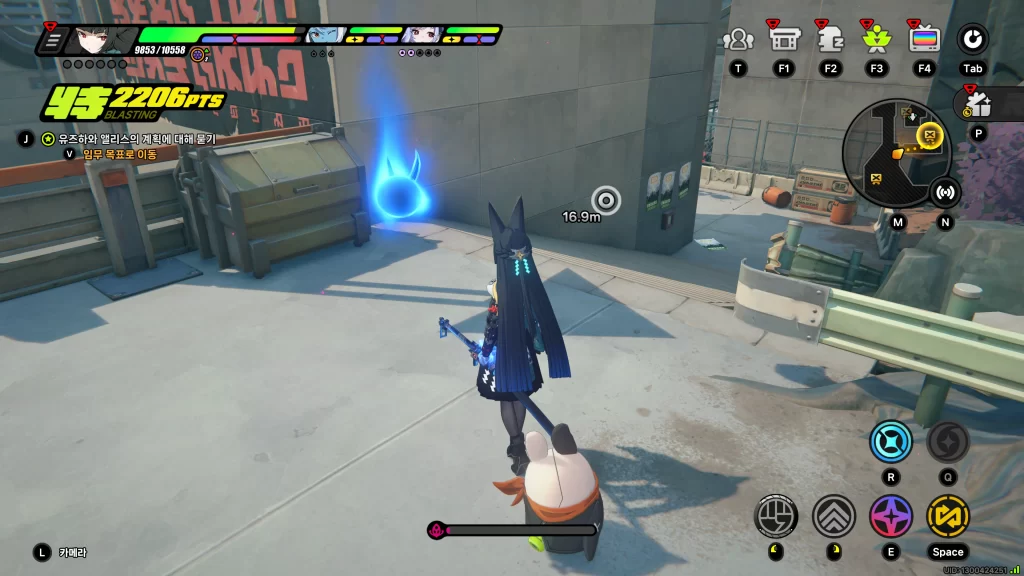Expand the circular minimap

894,151
